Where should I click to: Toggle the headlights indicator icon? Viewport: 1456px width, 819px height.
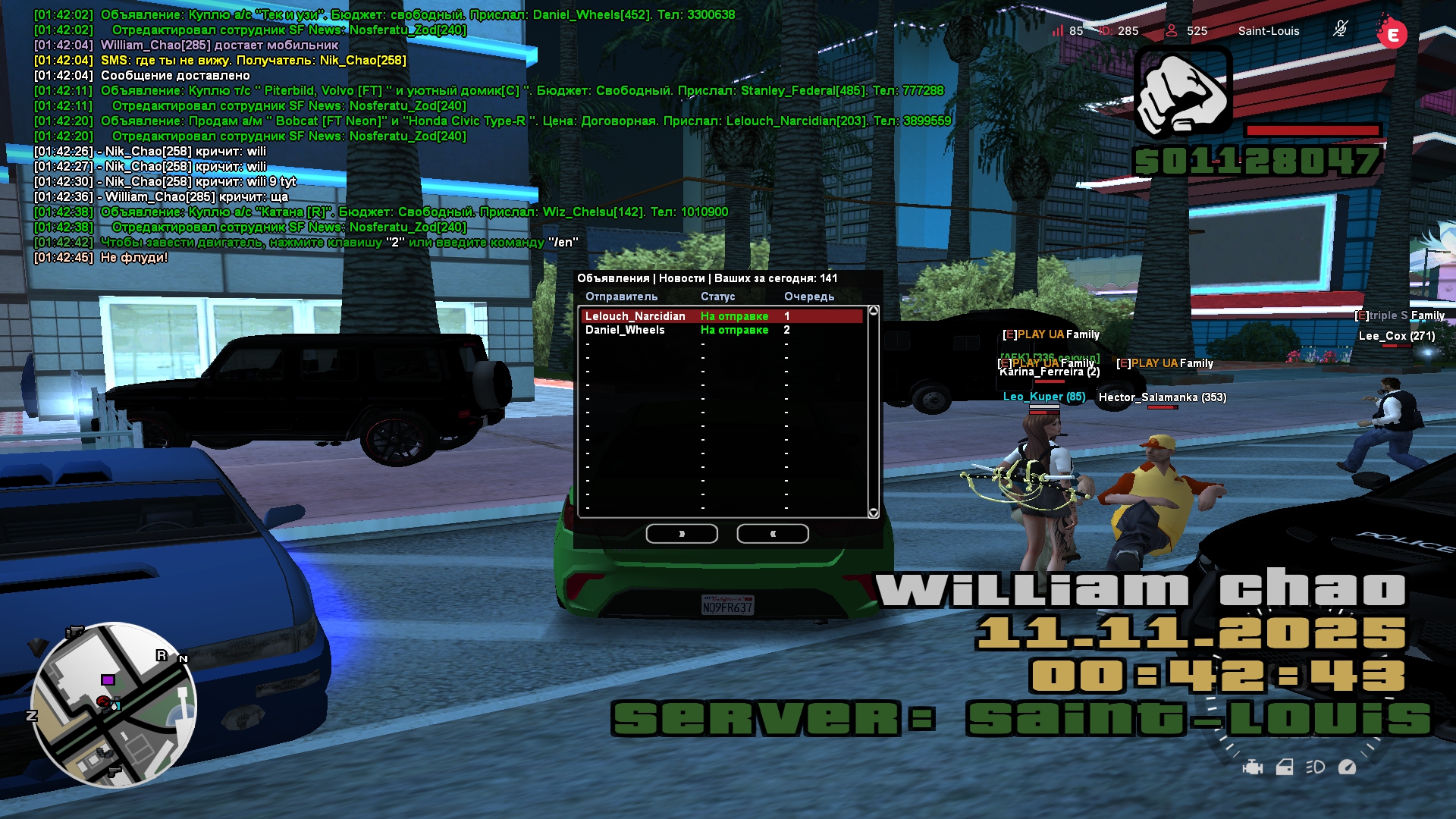1316,767
